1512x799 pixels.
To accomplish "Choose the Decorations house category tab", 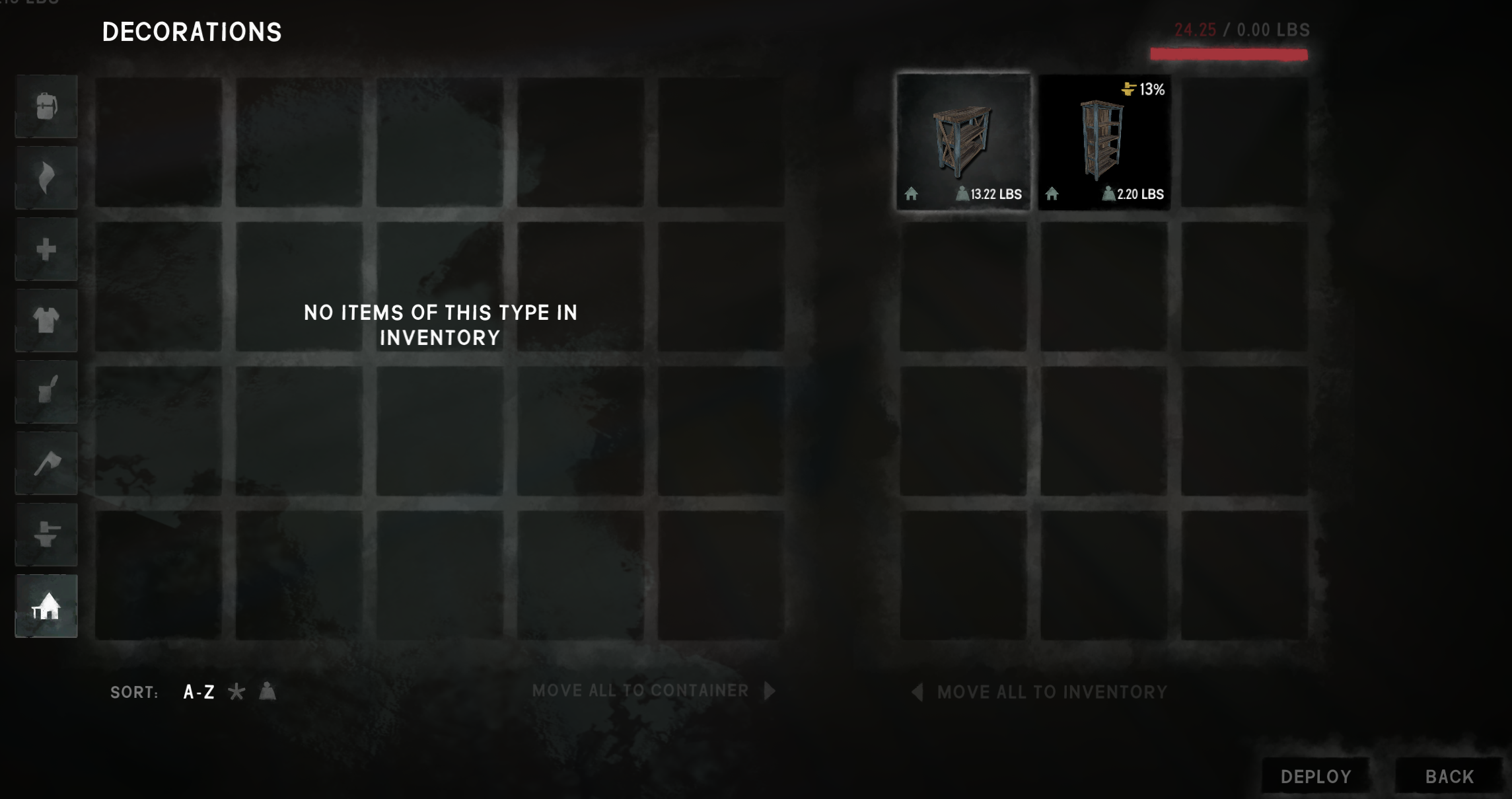I will (x=46, y=606).
